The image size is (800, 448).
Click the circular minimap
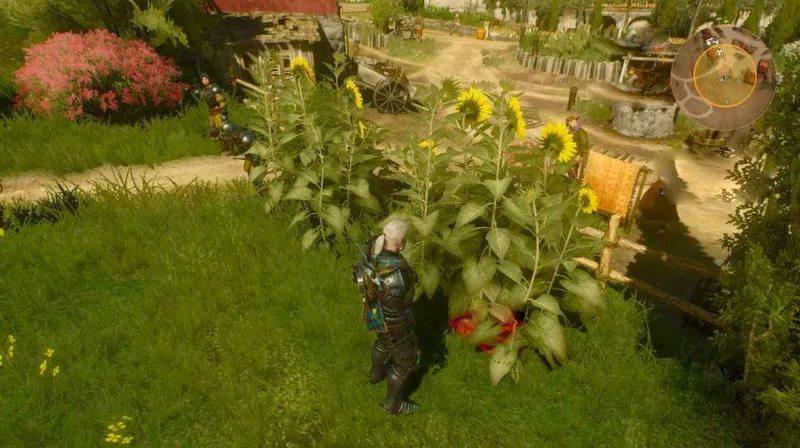tap(722, 76)
